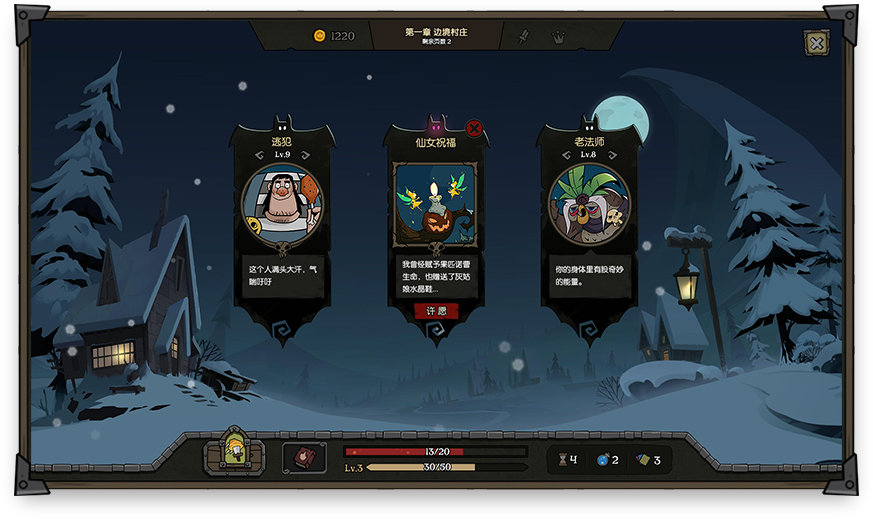Dismiss the fairy blessing card with red X
This screenshot has height=519, width=873.
click(474, 128)
